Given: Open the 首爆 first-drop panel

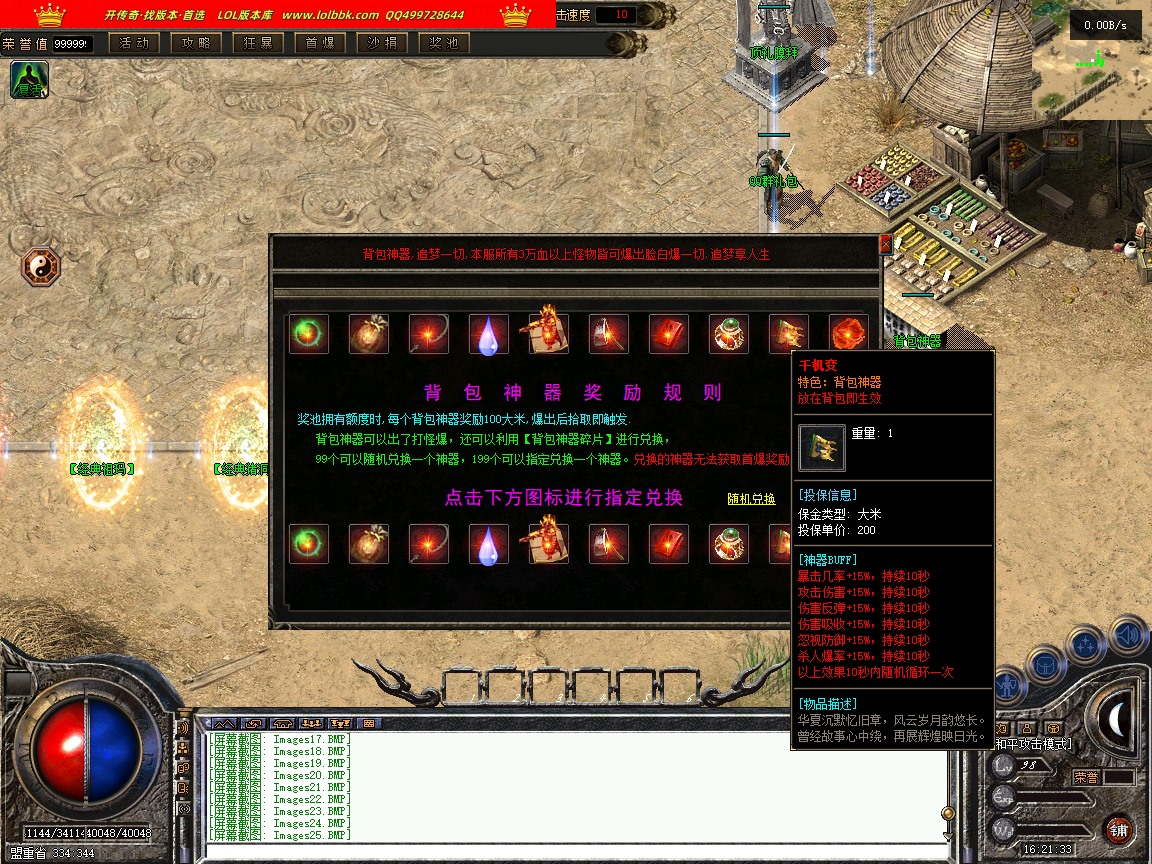Looking at the screenshot, I should click(x=320, y=43).
